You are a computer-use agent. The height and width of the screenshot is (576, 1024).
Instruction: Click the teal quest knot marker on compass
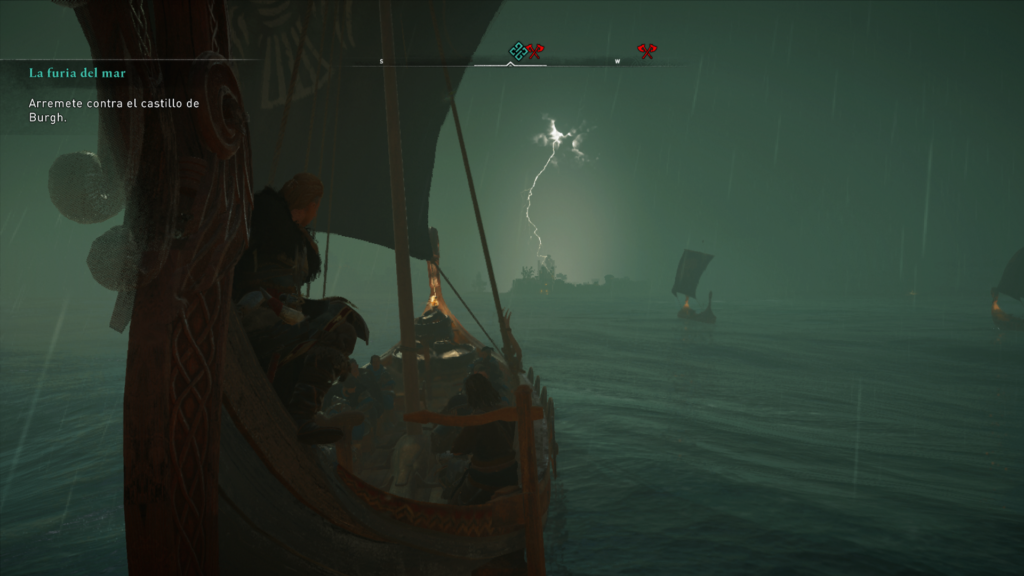click(517, 50)
